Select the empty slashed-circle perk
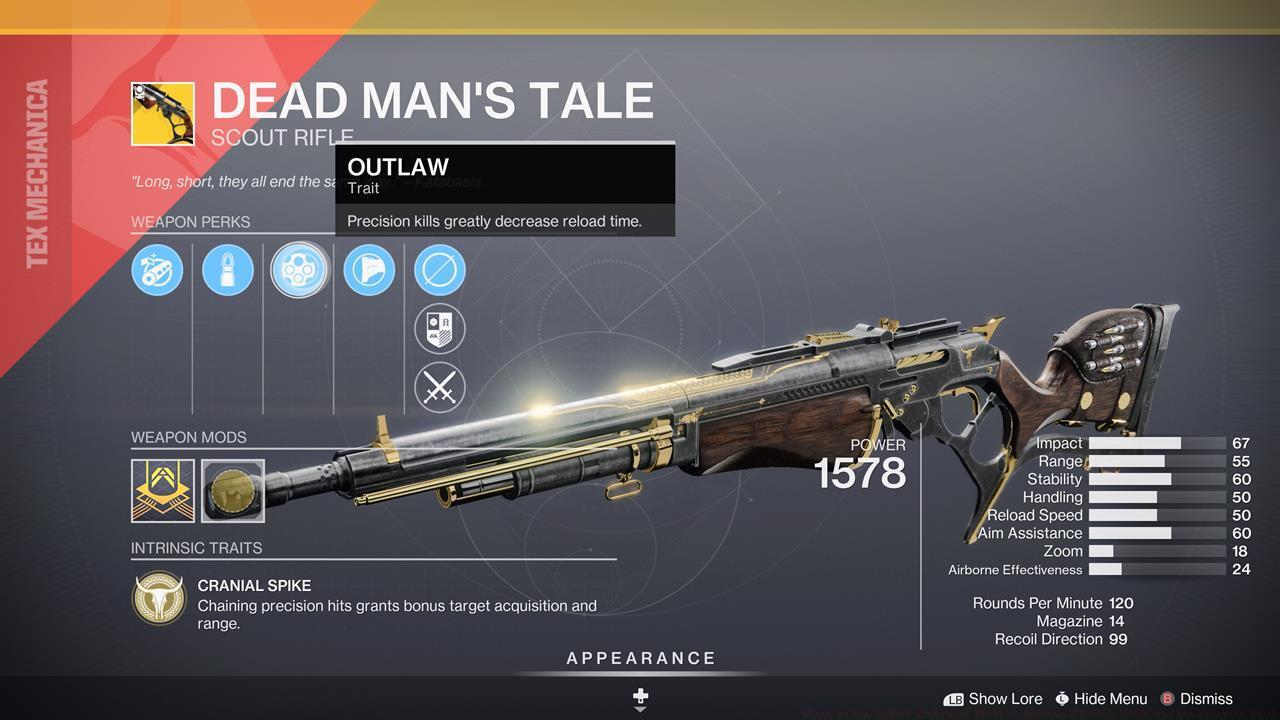The image size is (1280, 720). coord(440,270)
